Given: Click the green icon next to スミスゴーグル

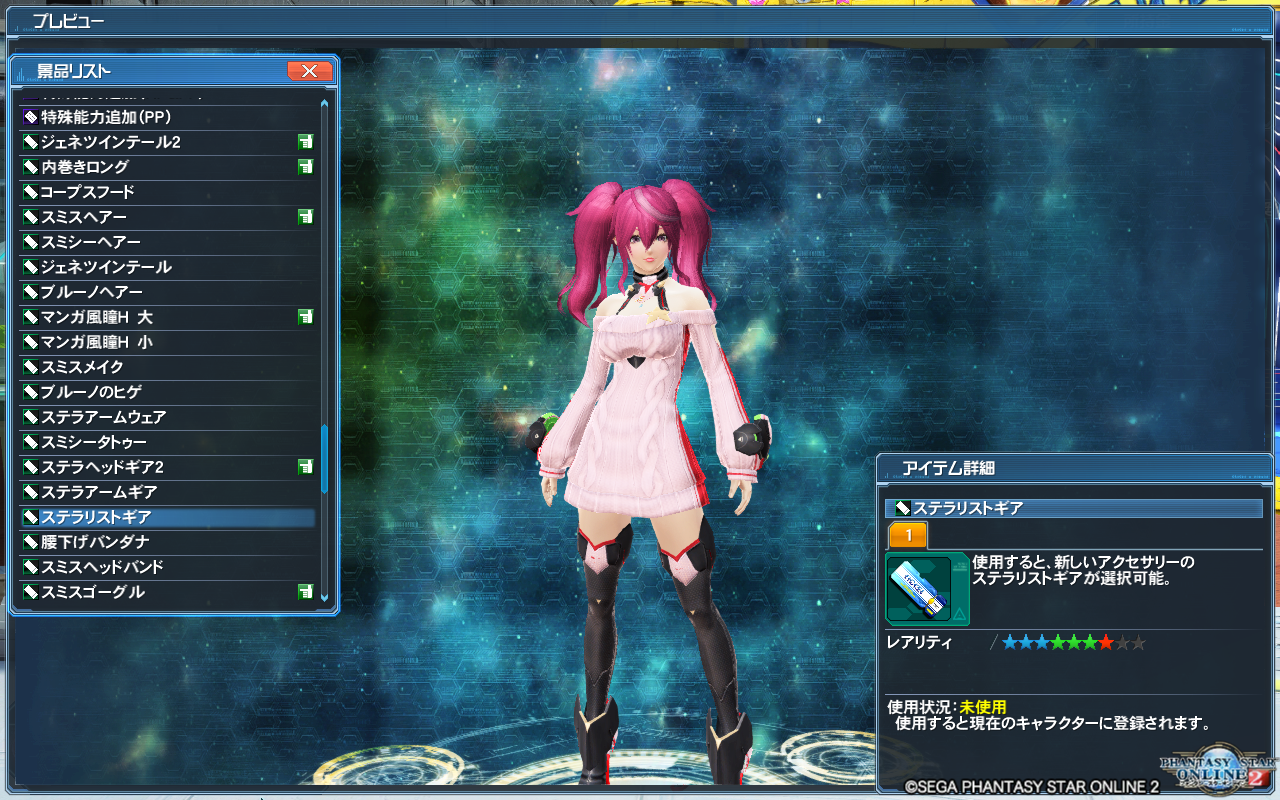Looking at the screenshot, I should [306, 592].
